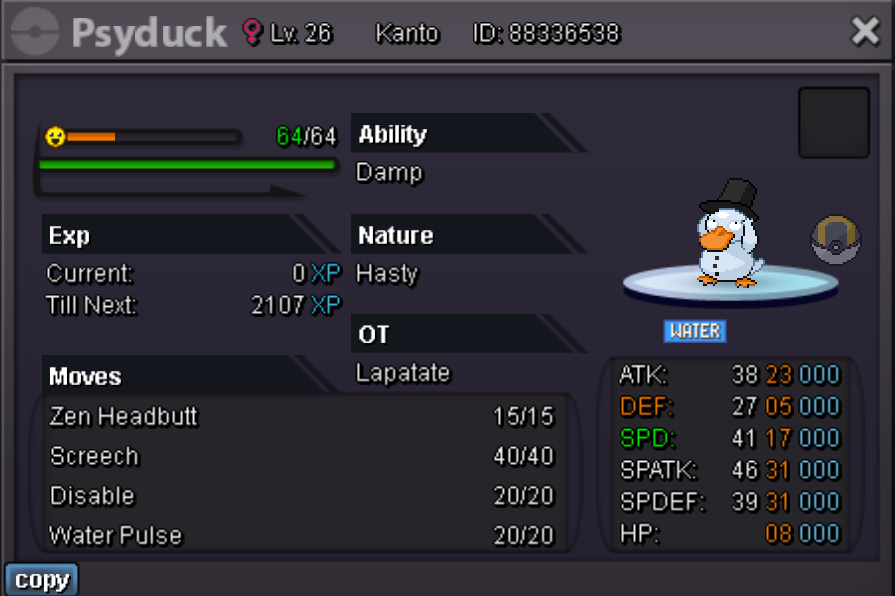Click the Damp ability text
895x596 pixels.
[x=390, y=173]
